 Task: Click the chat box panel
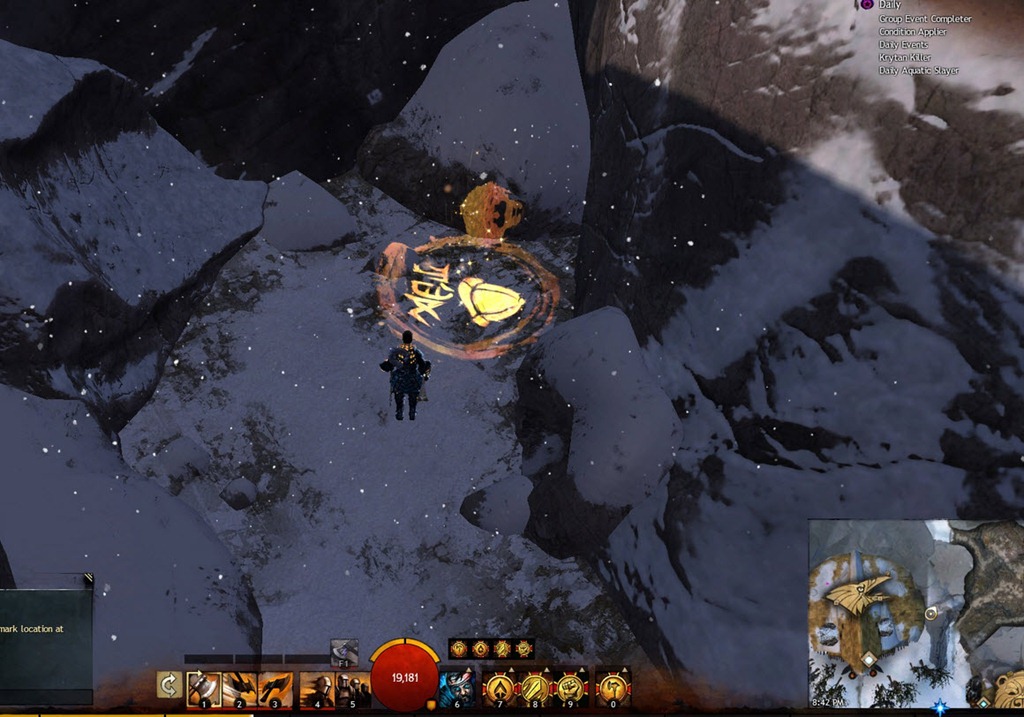46,640
